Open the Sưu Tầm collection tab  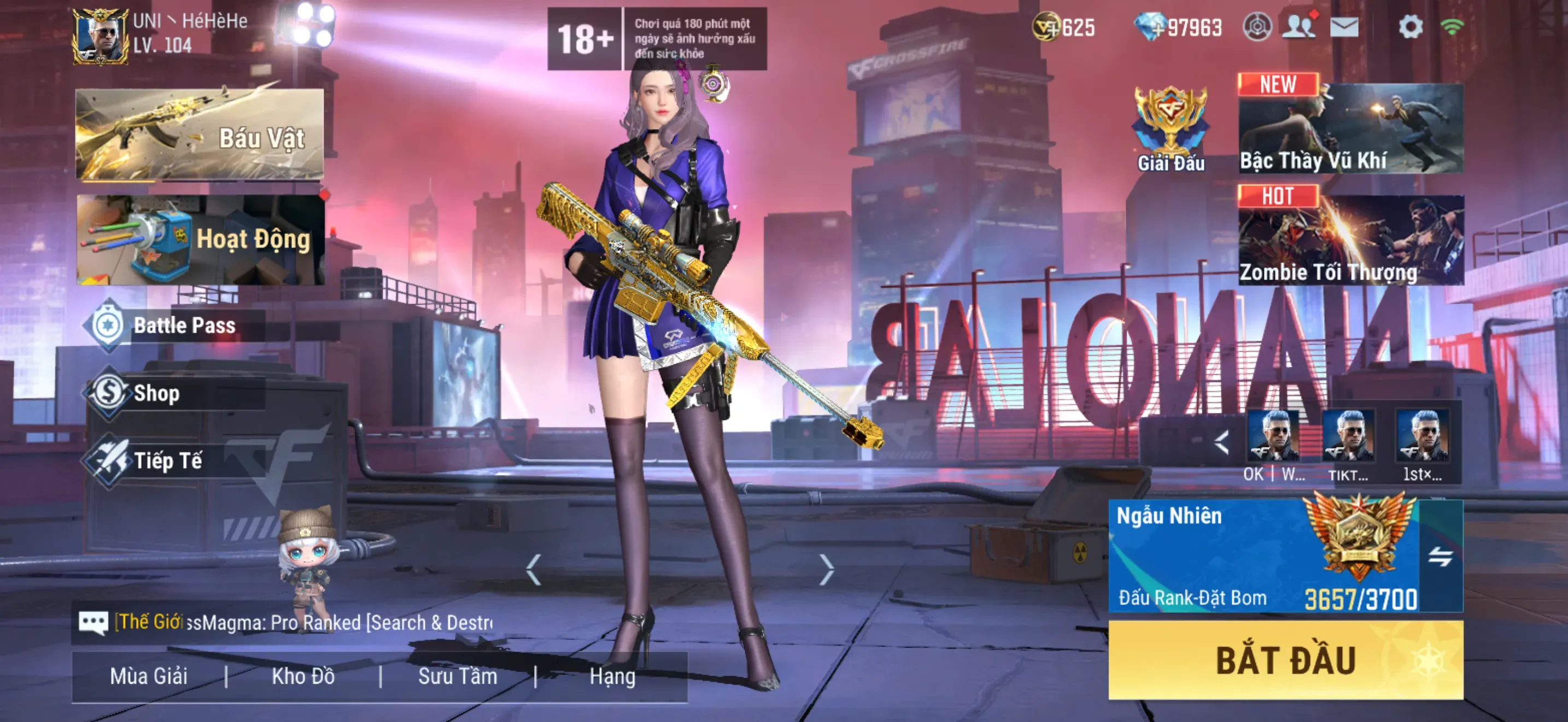click(x=458, y=677)
